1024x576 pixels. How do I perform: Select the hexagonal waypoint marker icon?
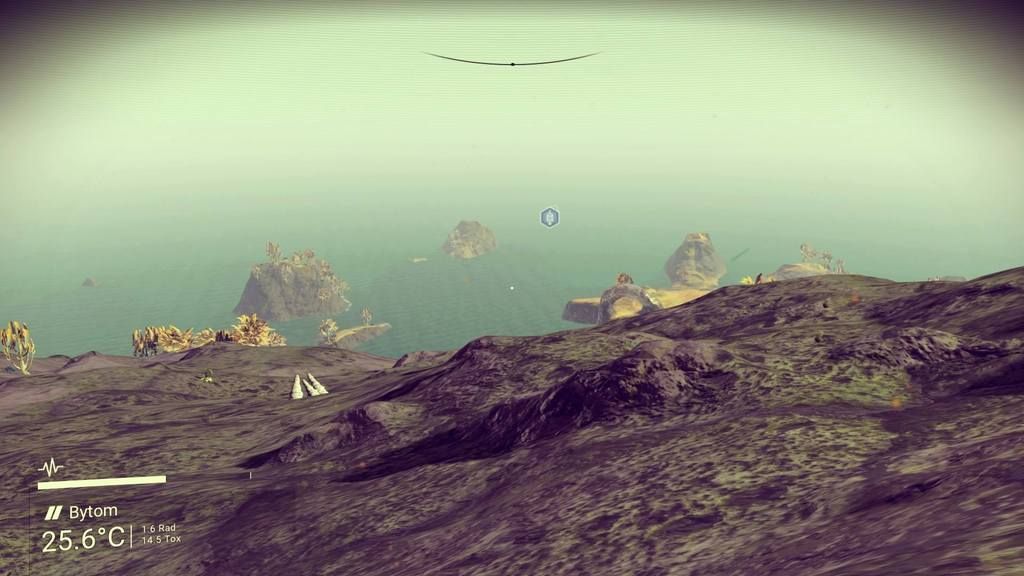tap(549, 217)
